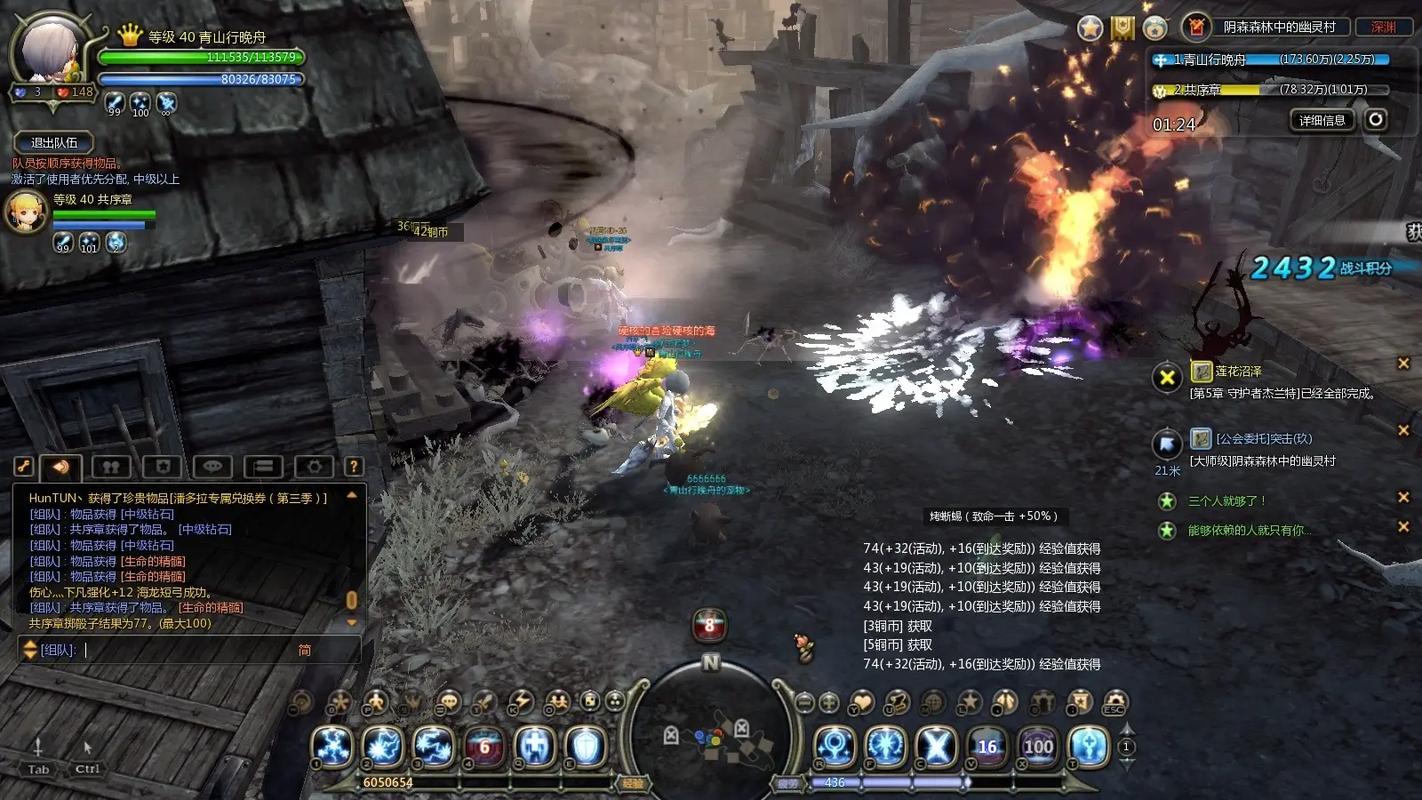Viewport: 1422px width, 800px height.
Task: Open the ESC system menu icon
Action: (x=1114, y=702)
